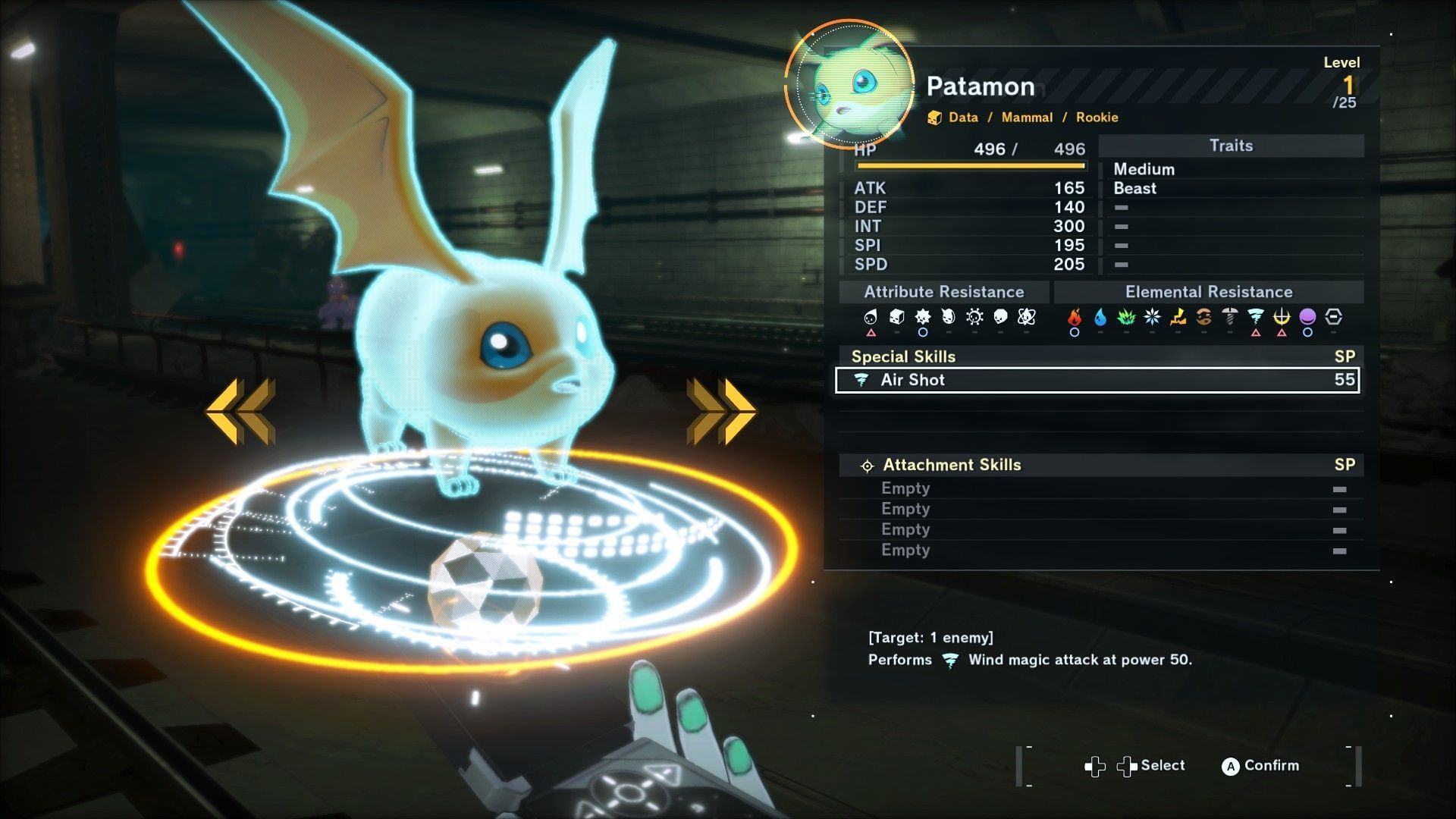The width and height of the screenshot is (1456, 819).
Task: Click the Attribute Resistance header
Action: click(x=943, y=292)
